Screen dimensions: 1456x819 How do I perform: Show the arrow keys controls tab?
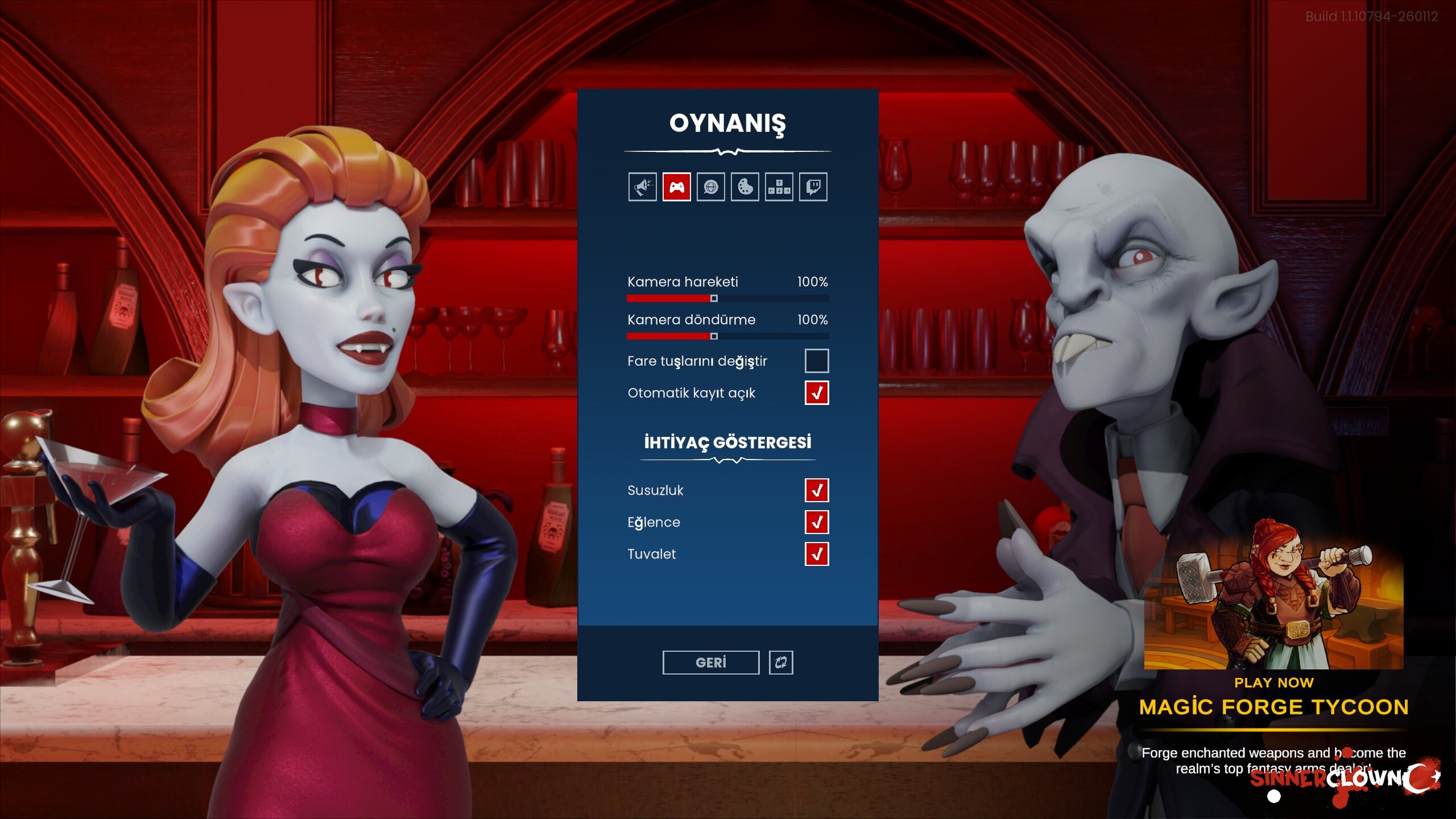779,187
